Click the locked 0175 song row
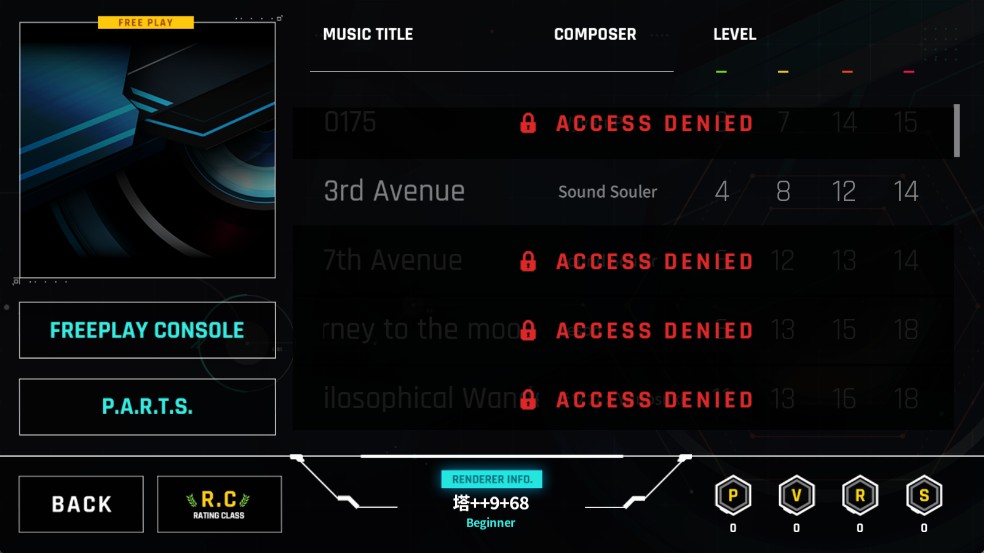The width and height of the screenshot is (984, 553). (x=622, y=123)
